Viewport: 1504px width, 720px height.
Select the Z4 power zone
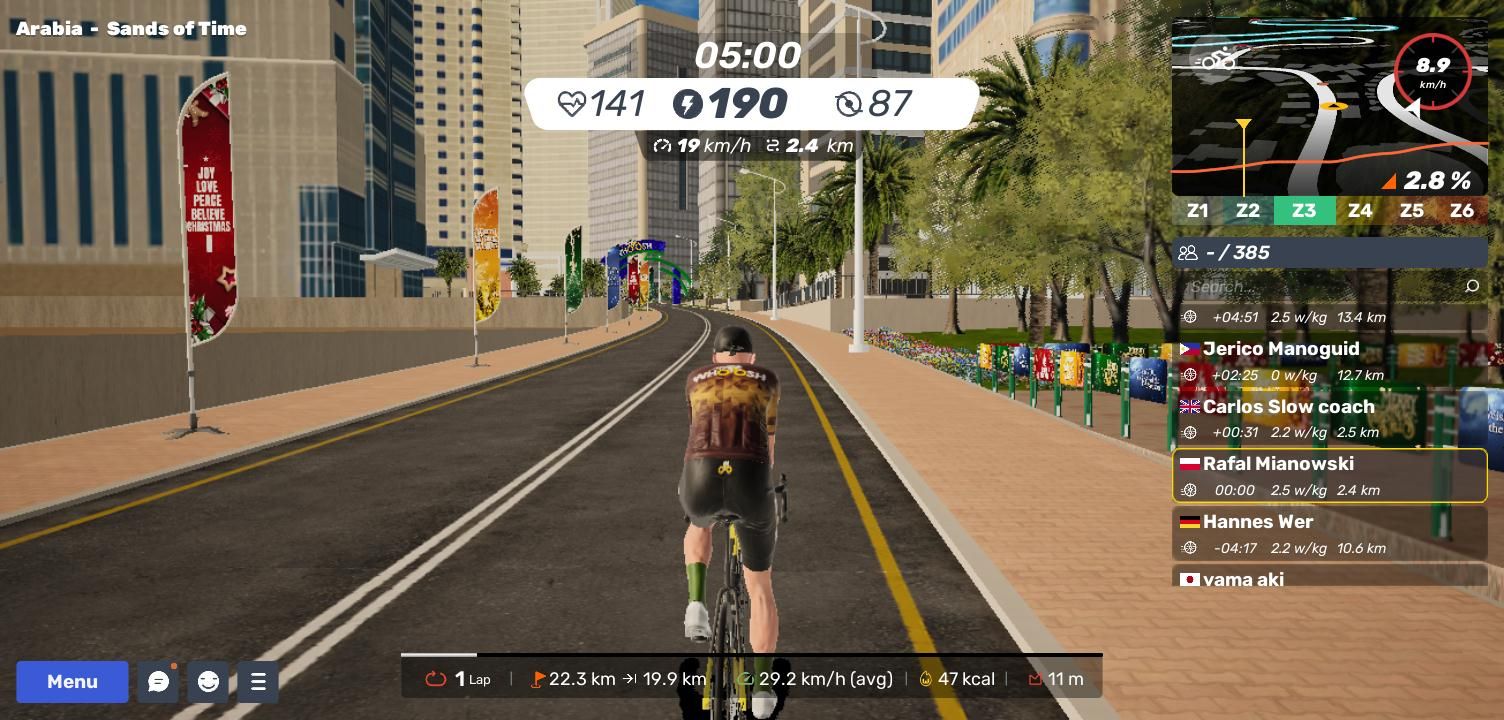tap(1360, 211)
